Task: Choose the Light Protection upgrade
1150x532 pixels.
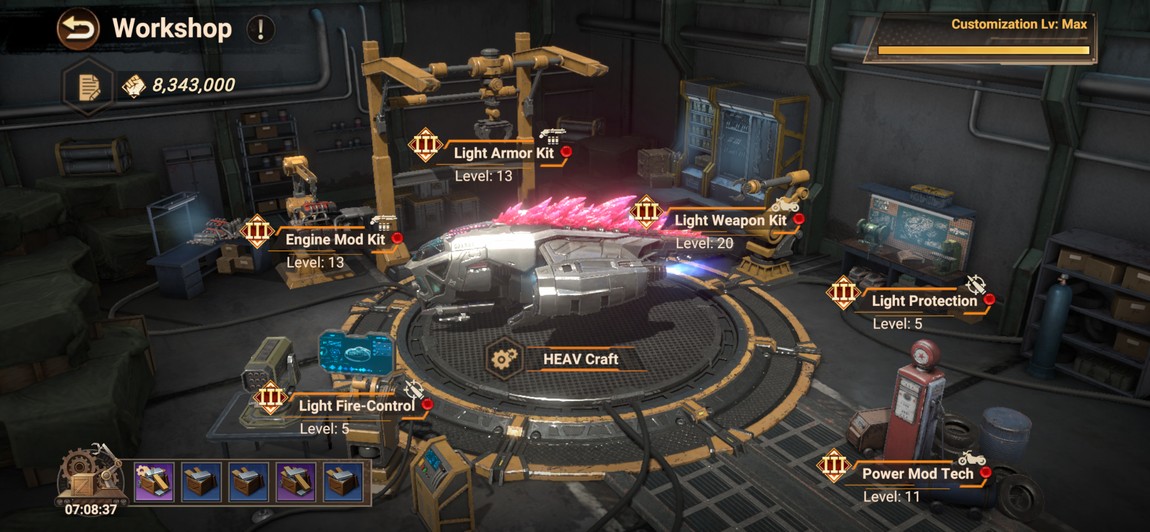Action: [x=923, y=301]
